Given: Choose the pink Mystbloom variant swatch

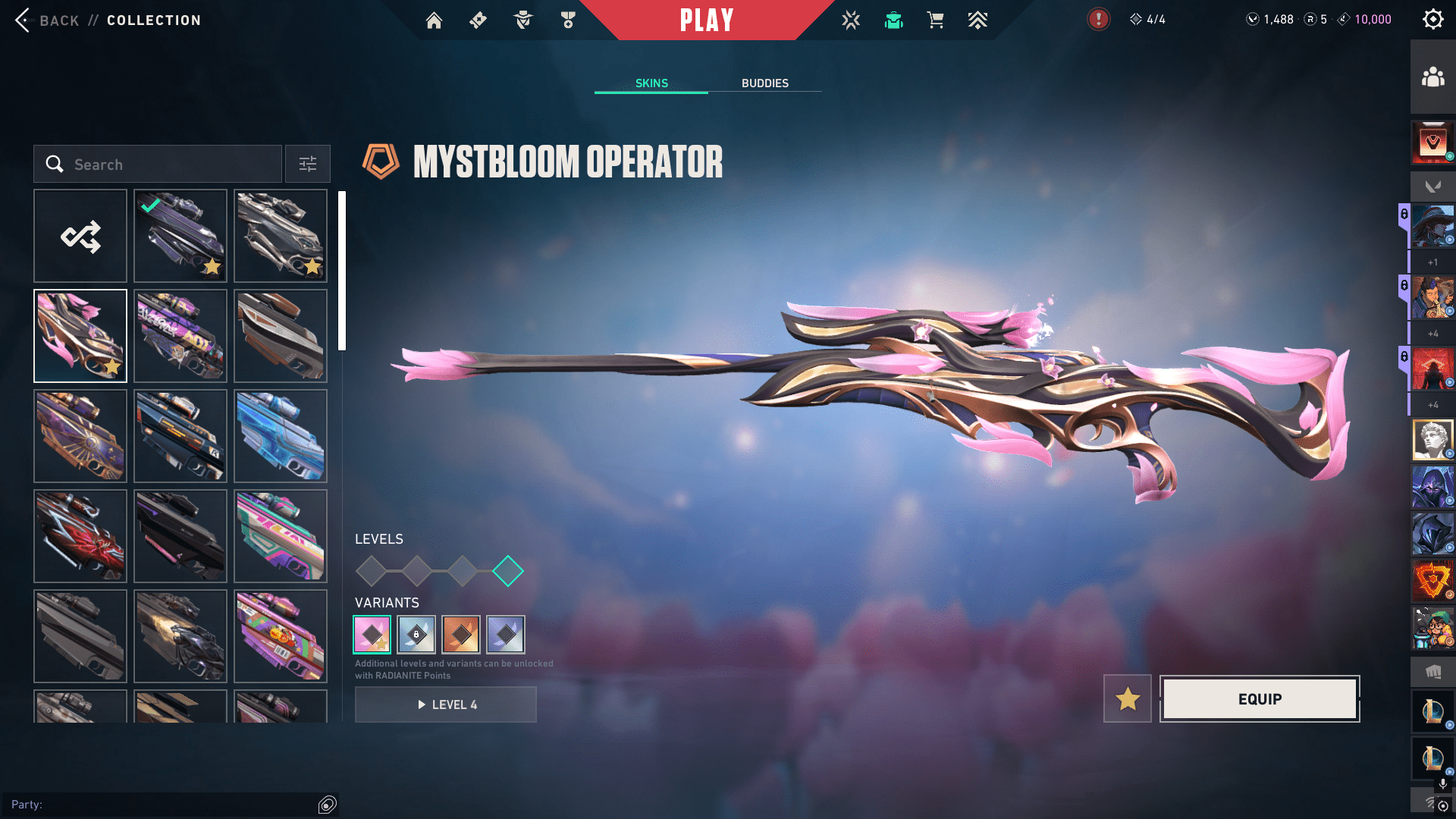Looking at the screenshot, I should 372,635.
